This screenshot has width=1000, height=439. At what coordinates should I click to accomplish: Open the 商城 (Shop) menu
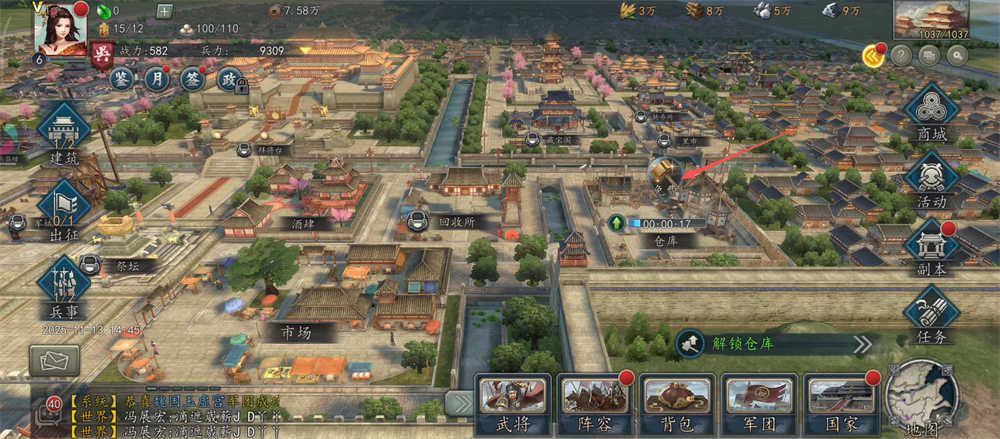pyautogui.click(x=931, y=115)
